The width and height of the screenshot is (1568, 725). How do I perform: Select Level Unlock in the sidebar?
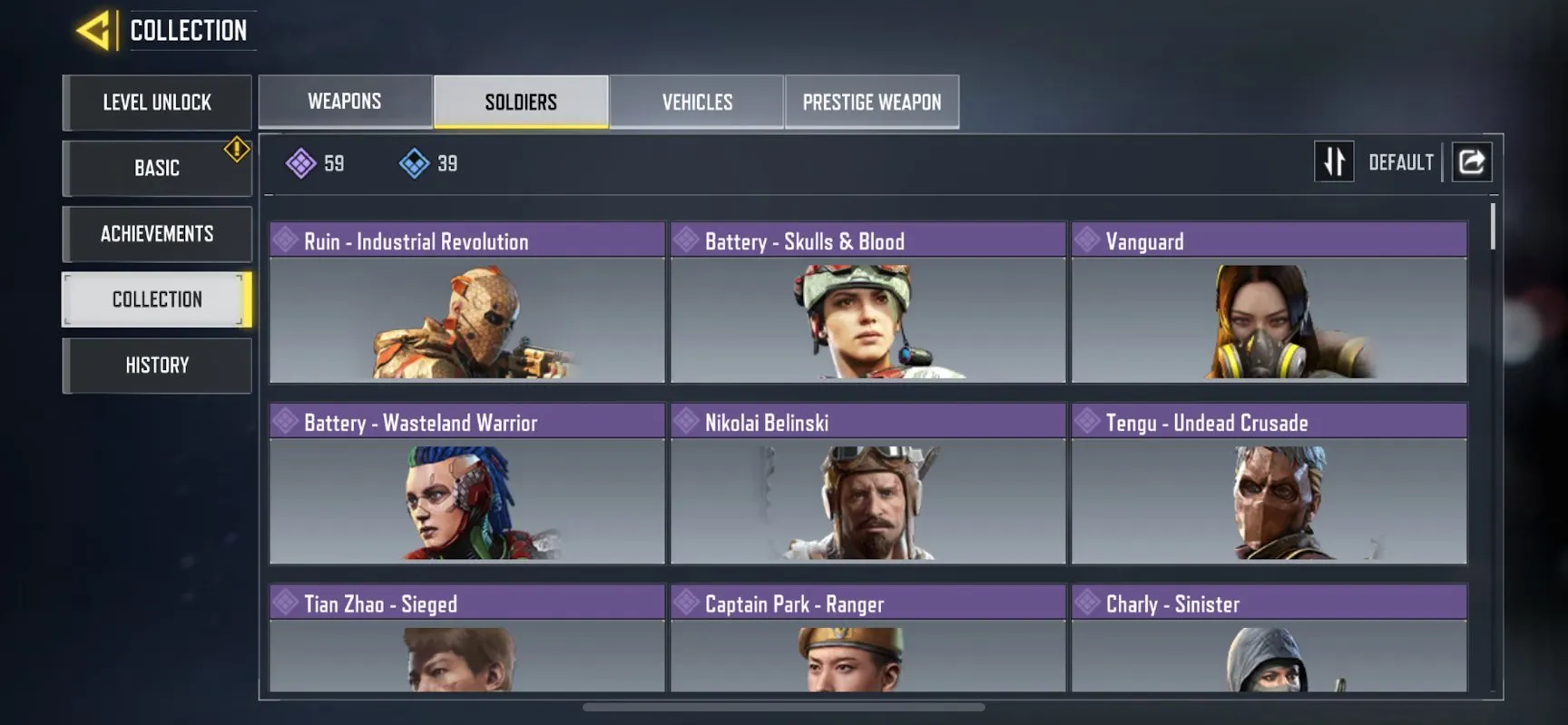coord(156,102)
